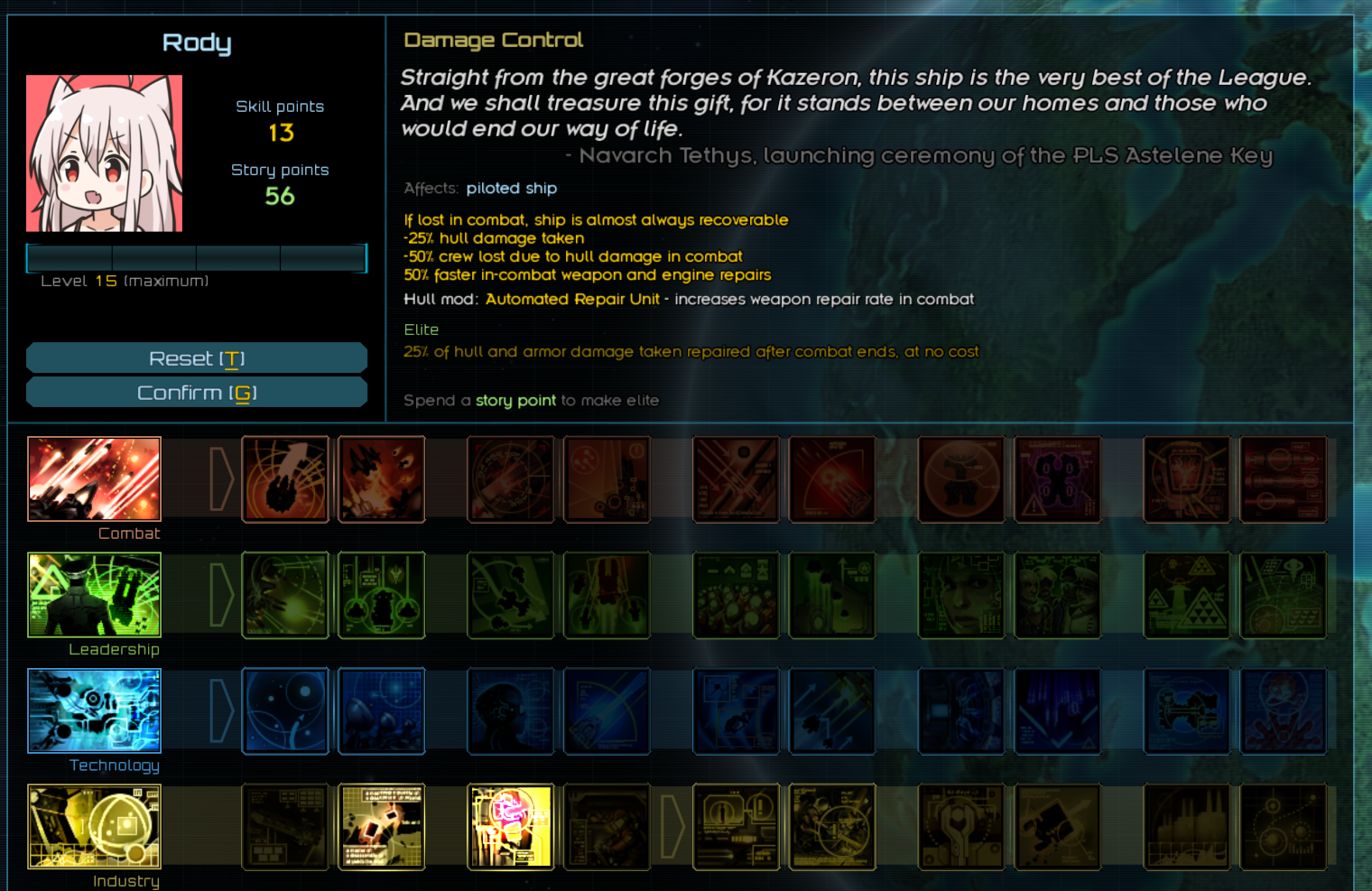
Task: Click the blue Technology aptitude image
Action: pos(94,710)
